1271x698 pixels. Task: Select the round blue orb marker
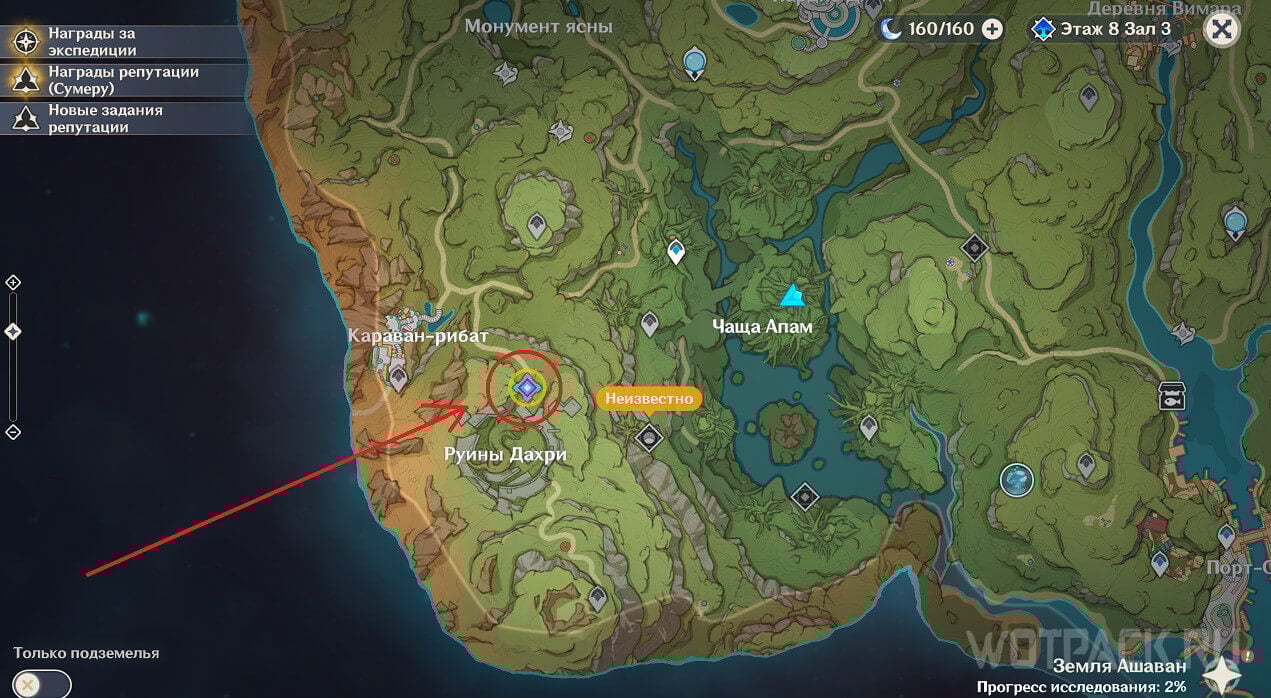click(1017, 479)
